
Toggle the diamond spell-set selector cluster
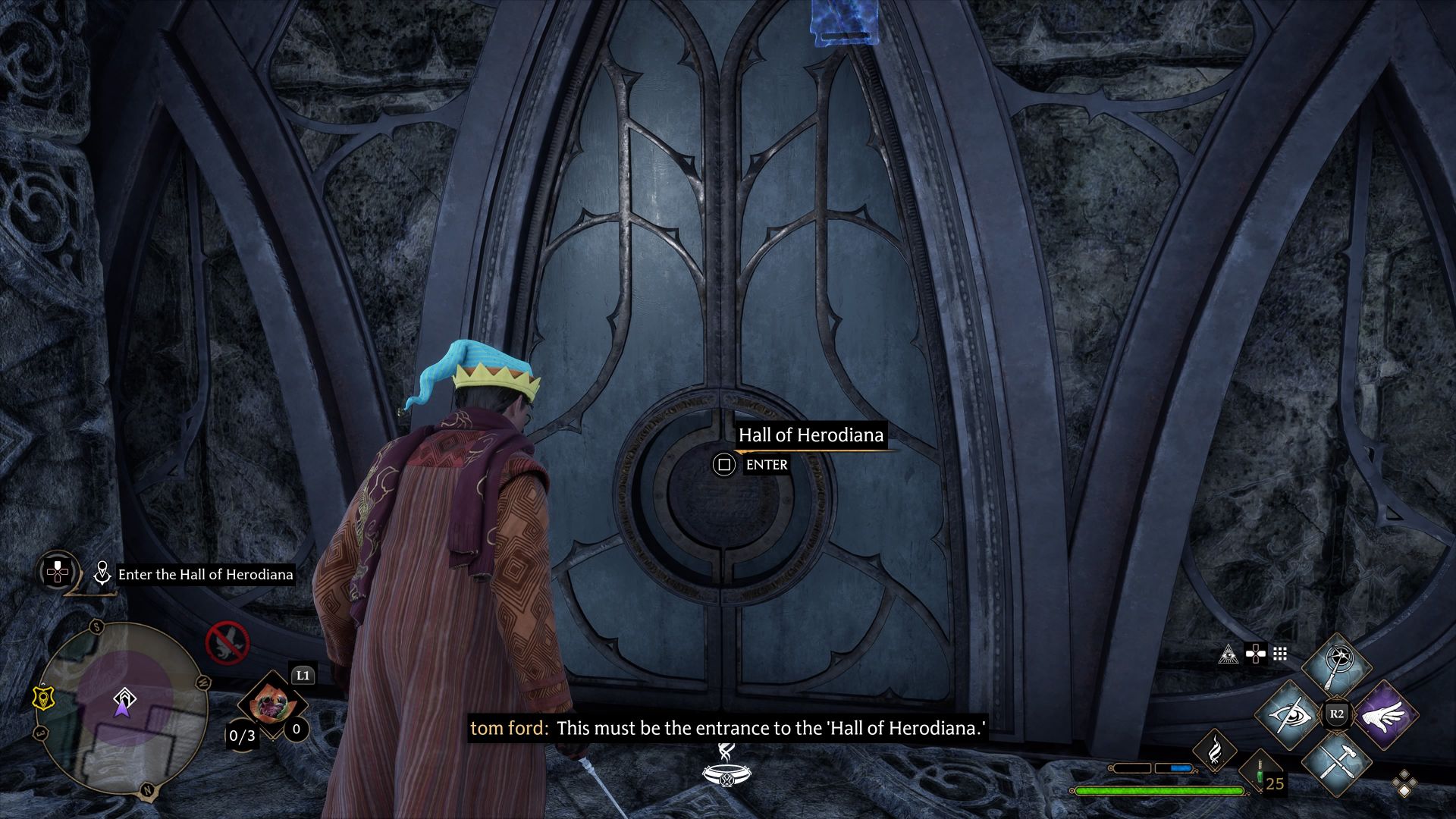pyautogui.click(x=1404, y=783)
